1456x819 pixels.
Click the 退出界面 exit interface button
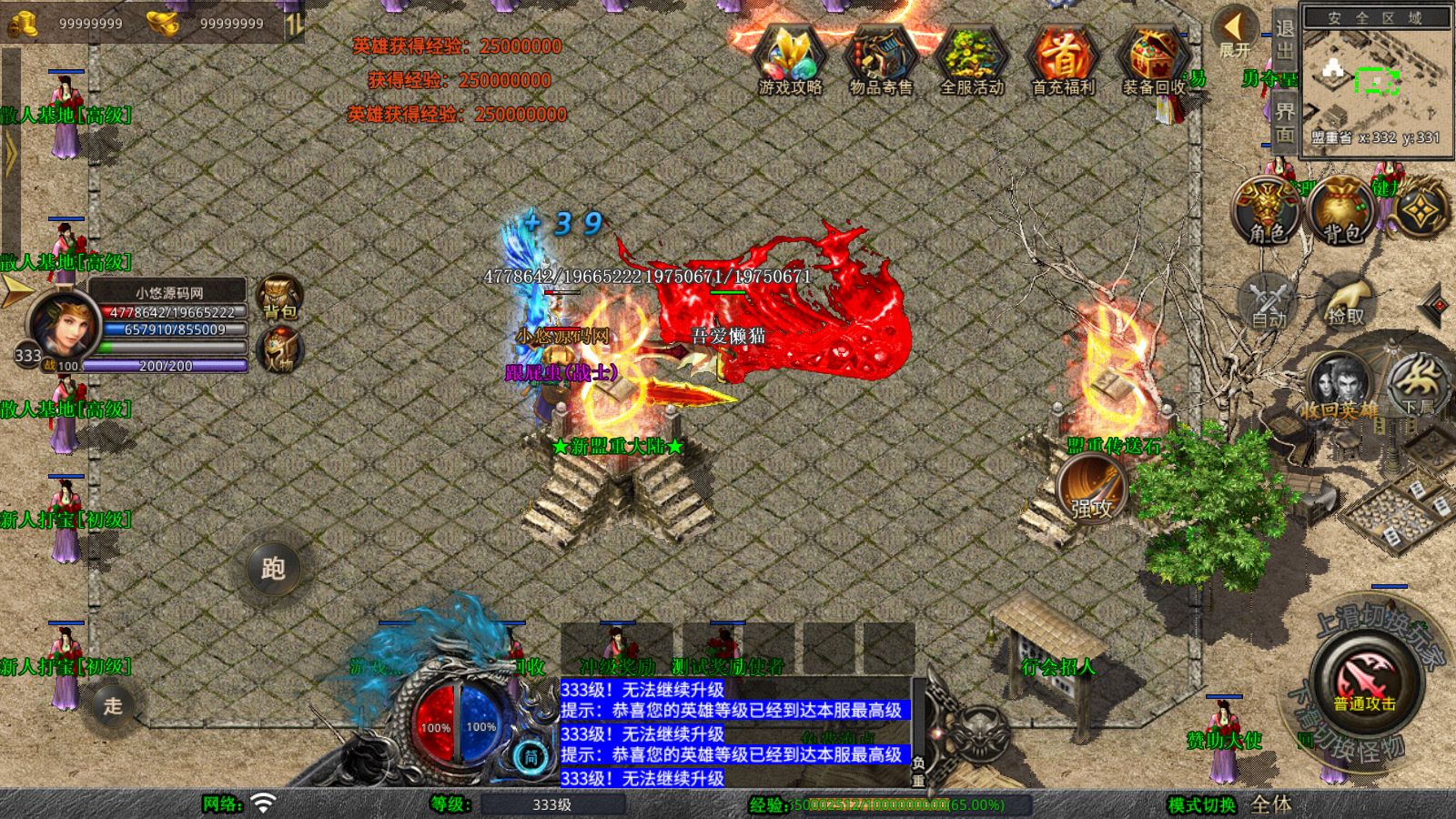click(1284, 82)
